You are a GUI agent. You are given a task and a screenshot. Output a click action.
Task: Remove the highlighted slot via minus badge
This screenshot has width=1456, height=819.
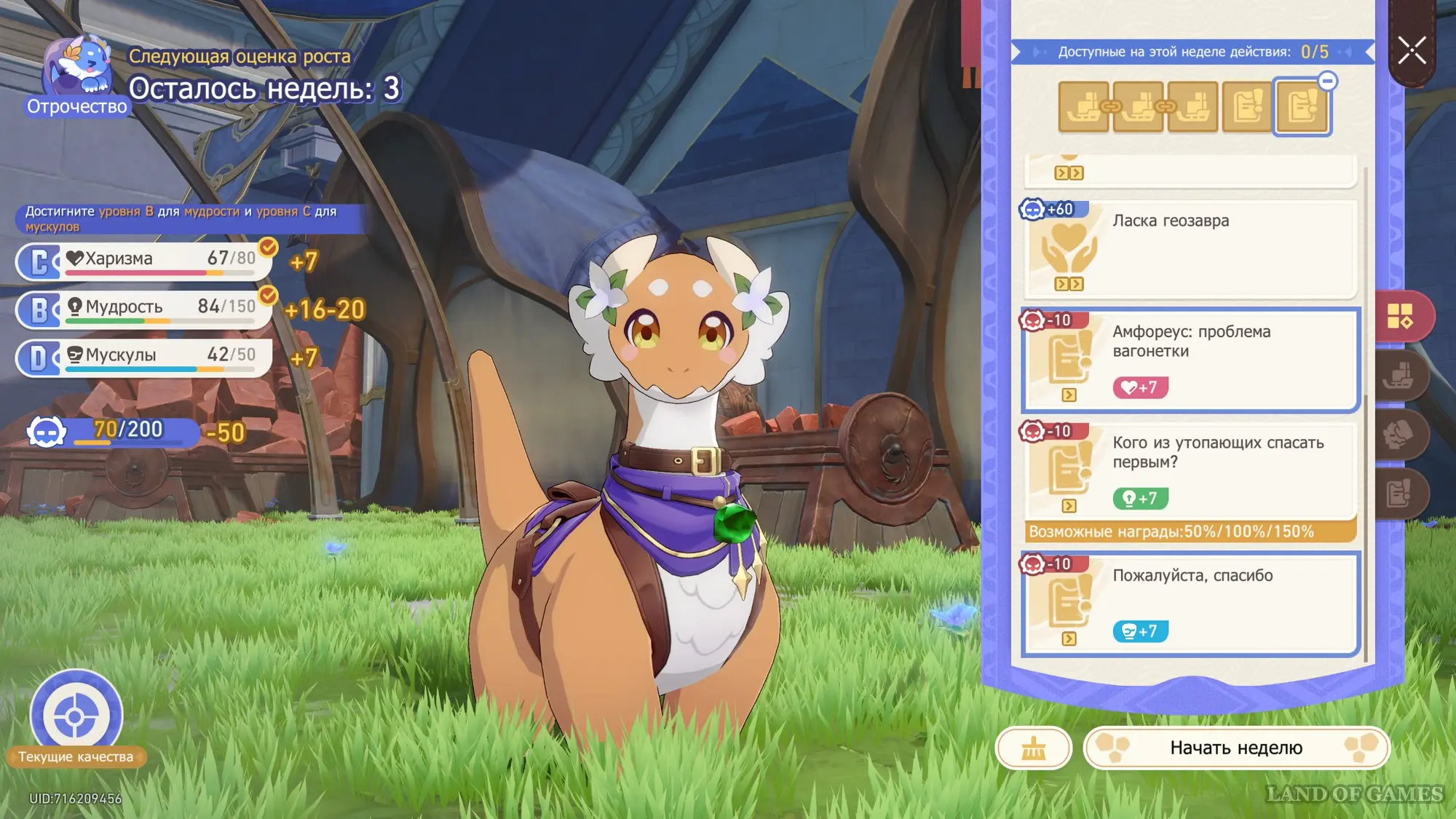1327,81
